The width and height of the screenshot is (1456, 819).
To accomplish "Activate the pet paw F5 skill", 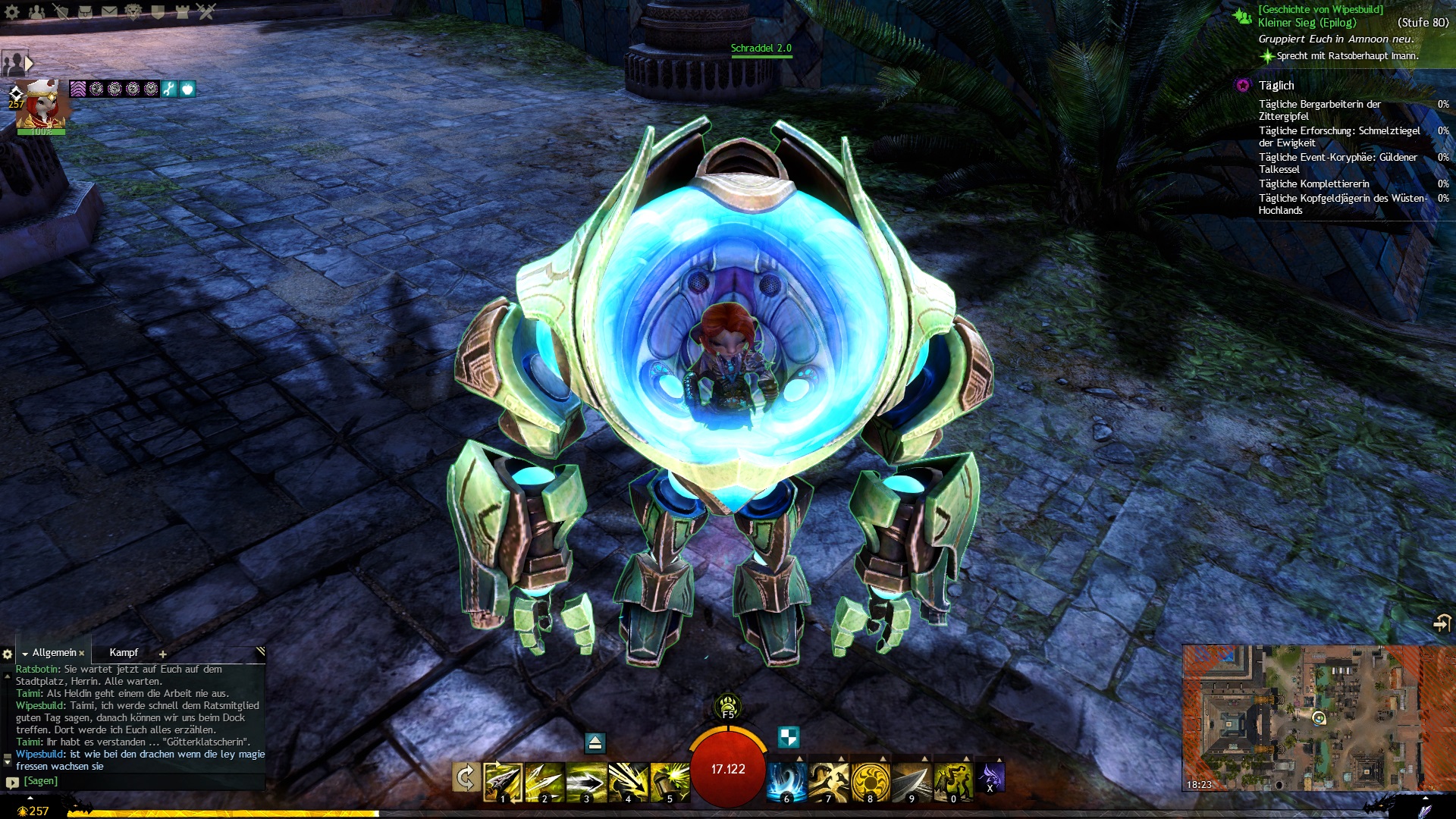I will (728, 705).
